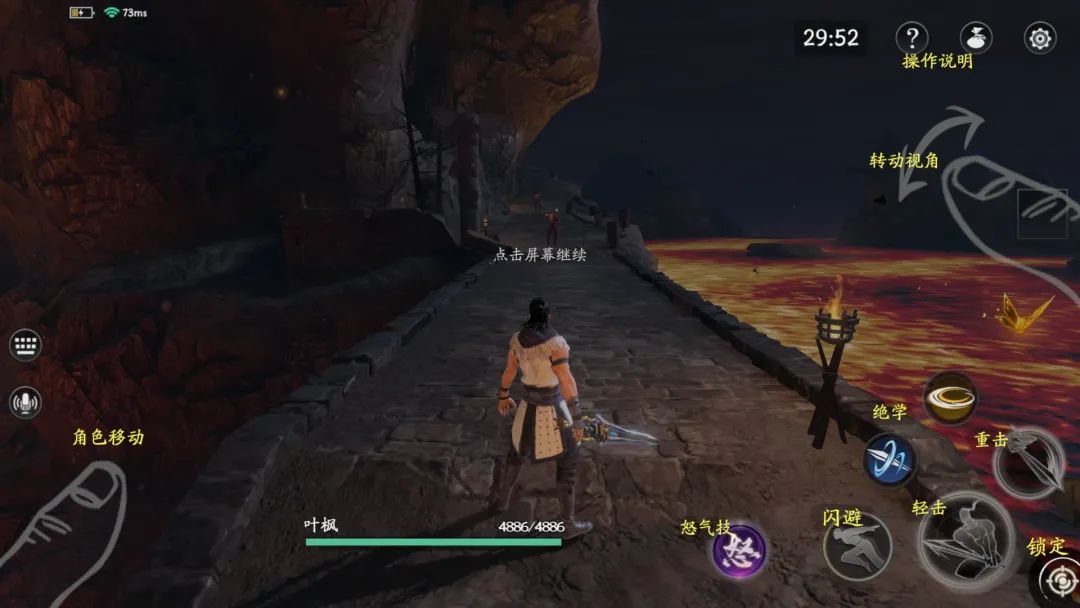This screenshot has width=1080, height=608.
Task: Tap the incense pouch icon beside settings
Action: point(976,38)
